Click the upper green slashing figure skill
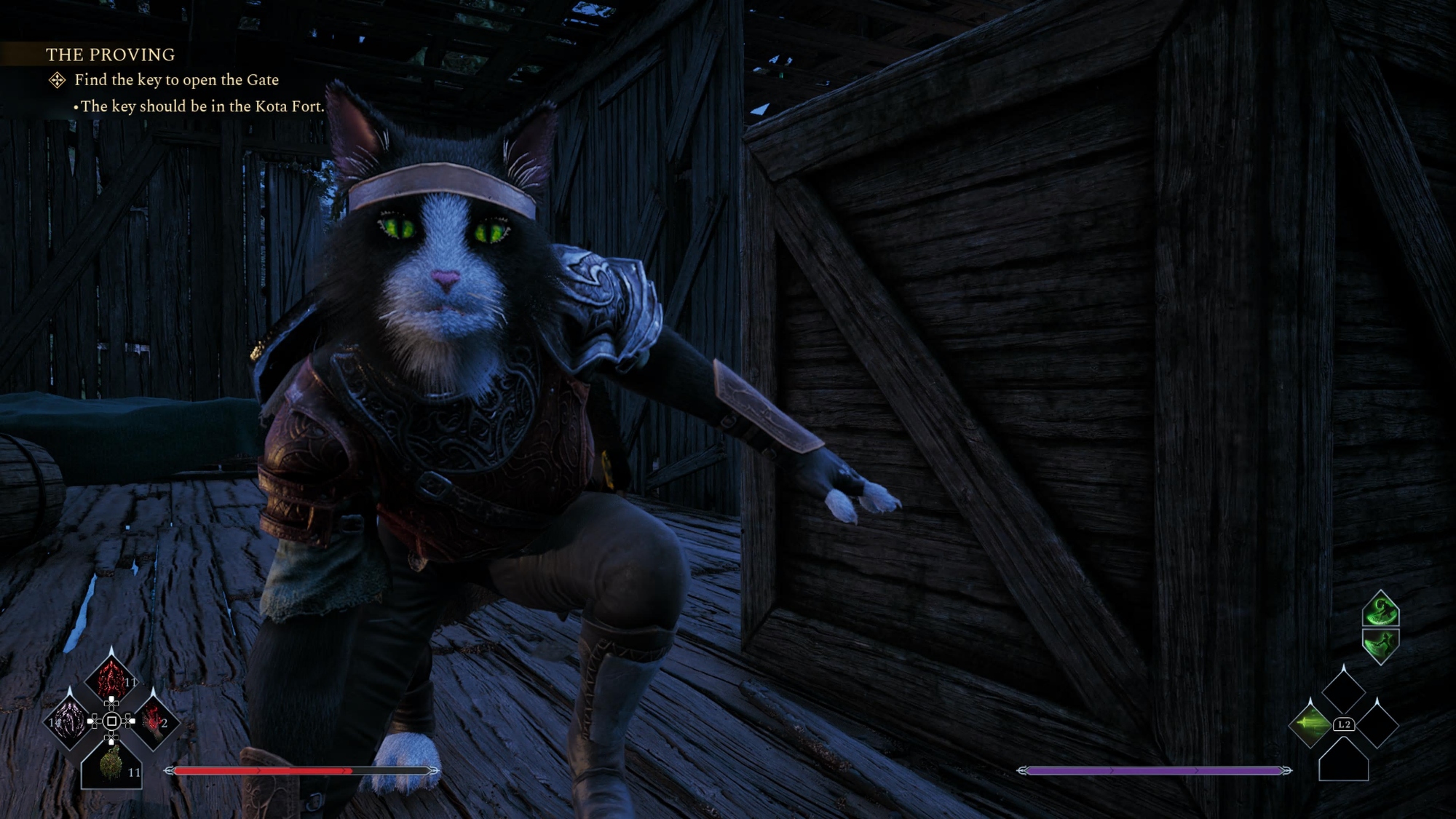 click(x=1380, y=609)
